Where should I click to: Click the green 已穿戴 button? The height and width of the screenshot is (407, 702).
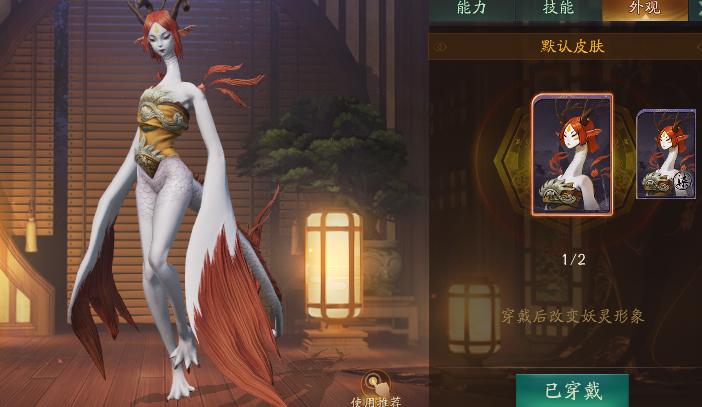point(572,390)
